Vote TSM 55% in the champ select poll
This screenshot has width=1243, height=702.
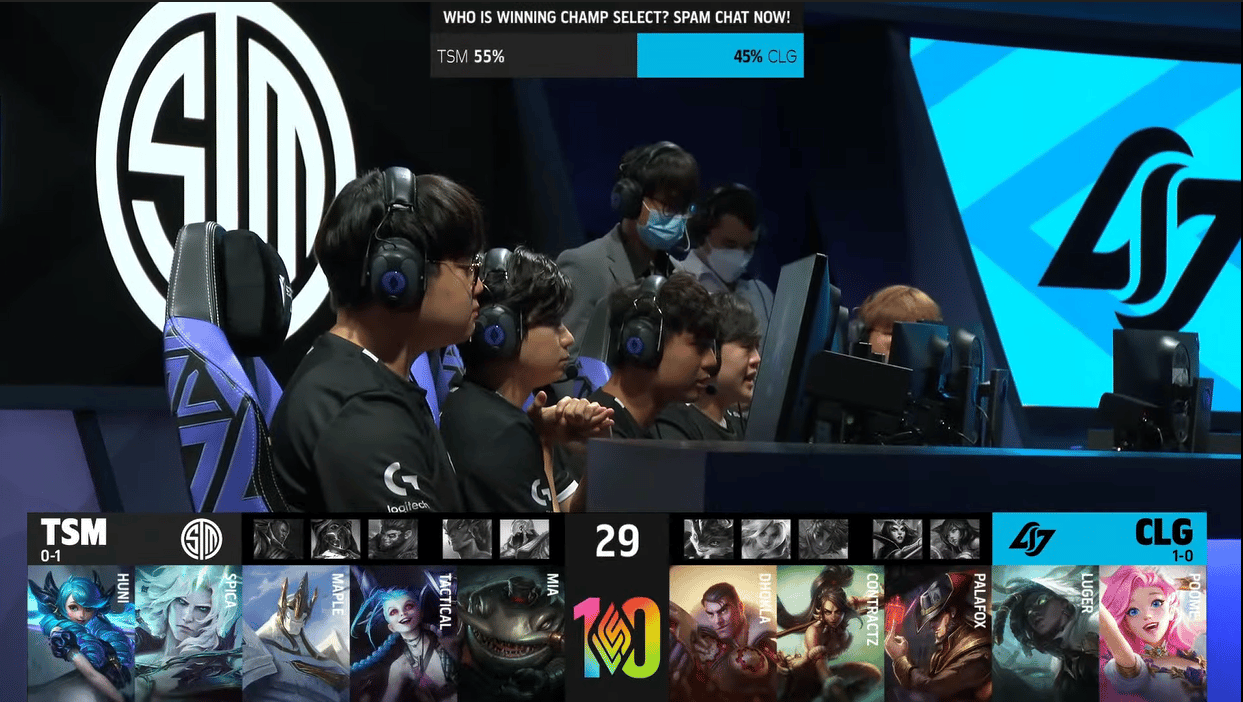pos(533,56)
